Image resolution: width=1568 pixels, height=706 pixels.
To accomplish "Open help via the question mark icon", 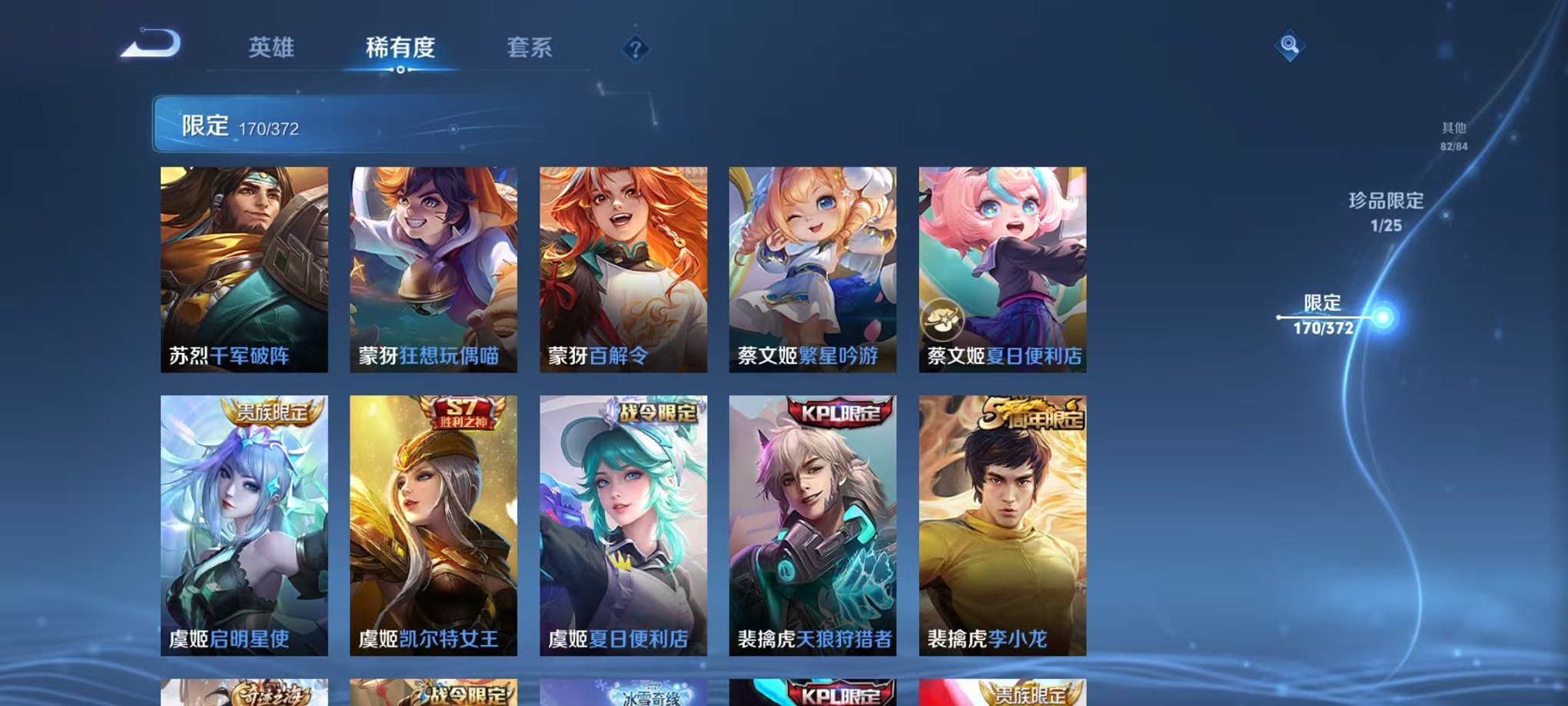I will (635, 50).
